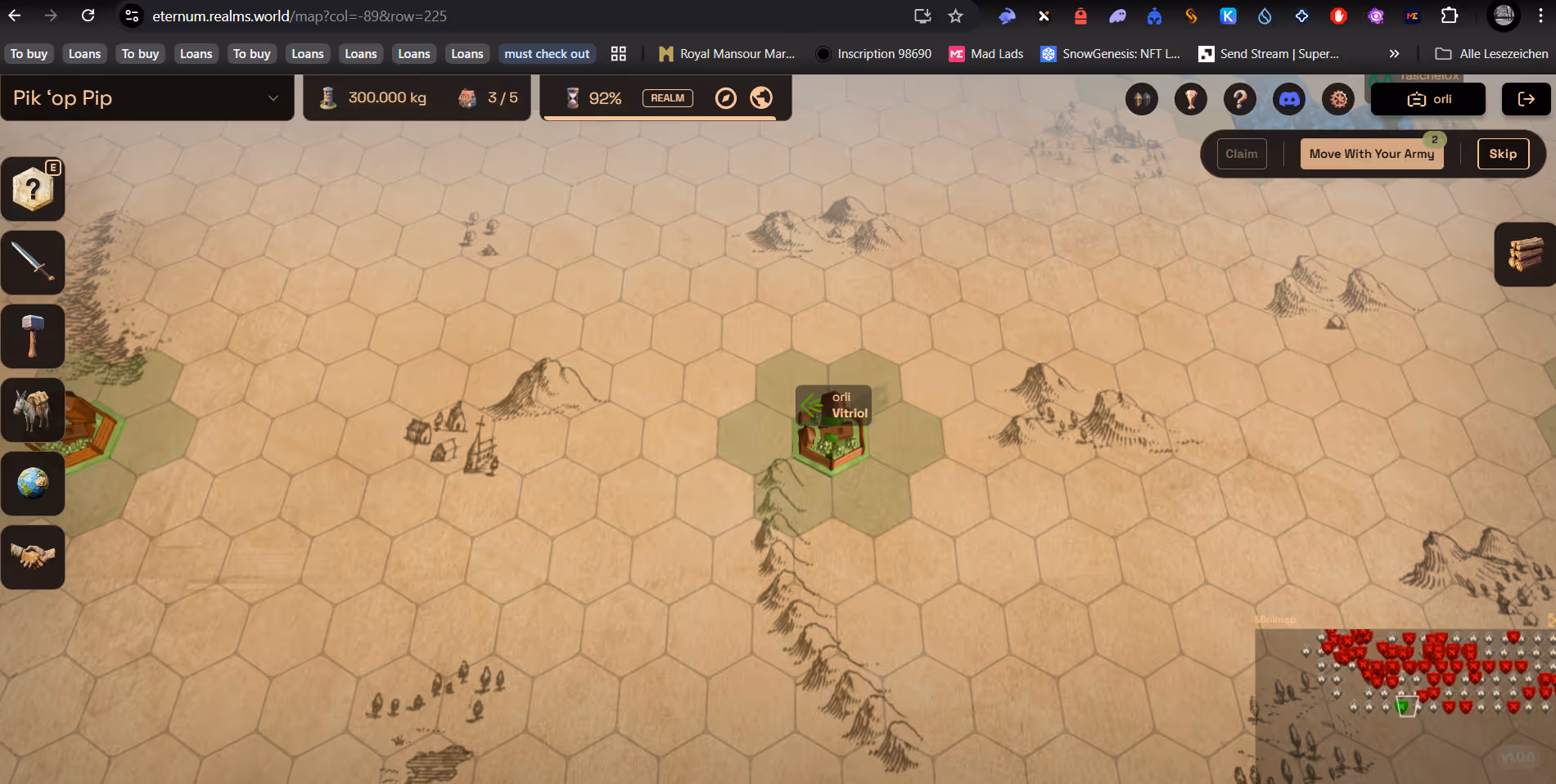Click the minimap

(x=1405, y=704)
